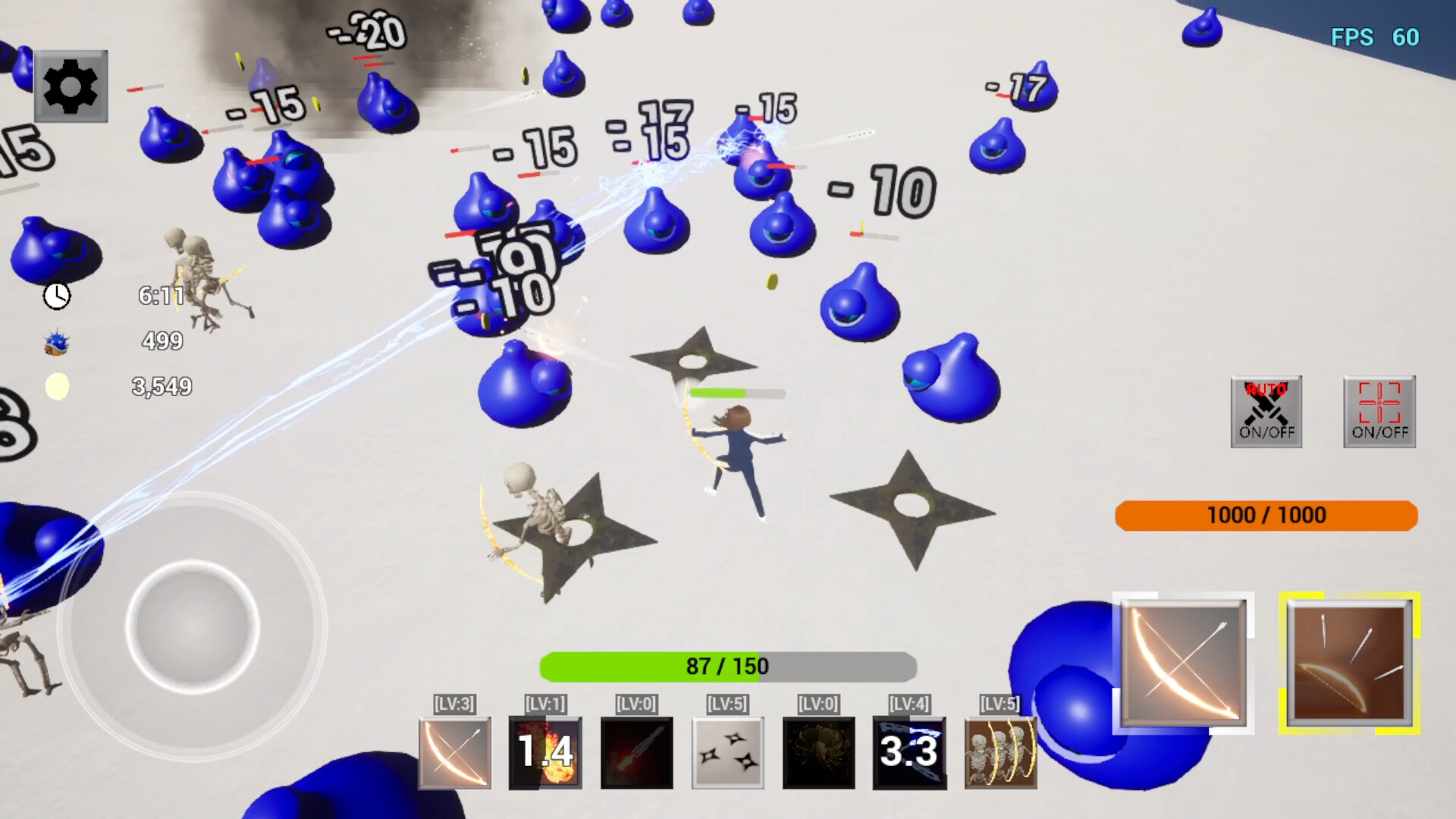Click the LV:4 skill's 3.3 cooldown number
The height and width of the screenshot is (819, 1456).
click(908, 752)
